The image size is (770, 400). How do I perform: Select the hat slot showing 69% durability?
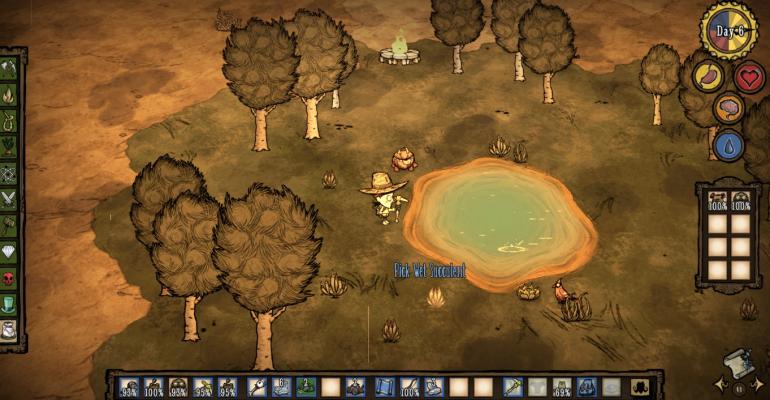(563, 386)
